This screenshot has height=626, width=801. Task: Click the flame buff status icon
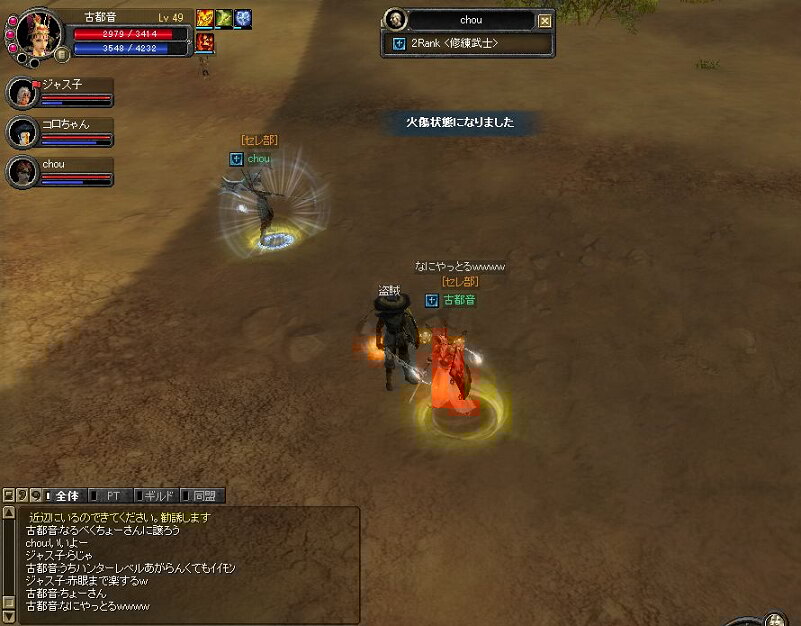(205, 18)
